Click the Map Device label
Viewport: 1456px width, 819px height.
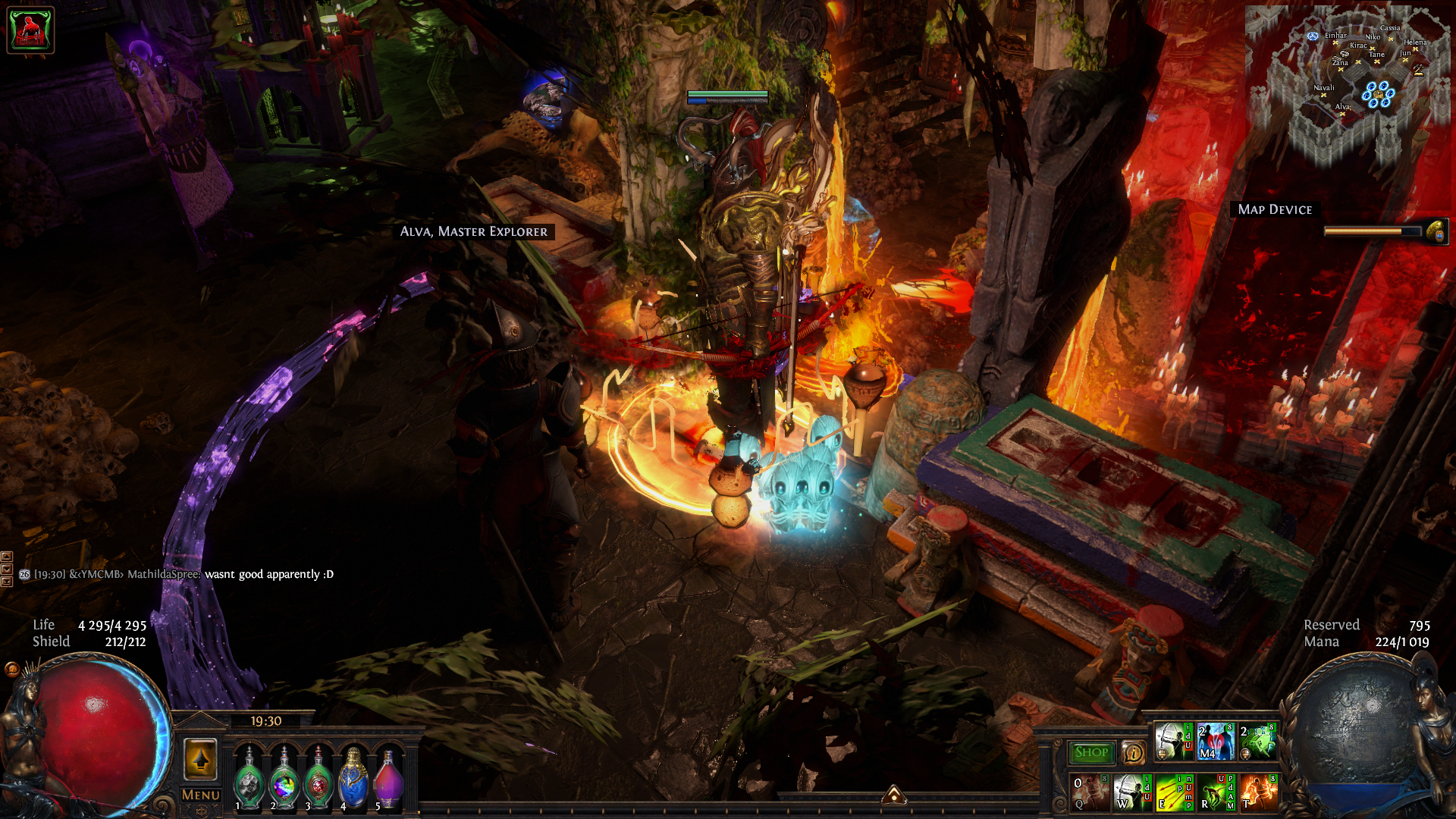(1274, 209)
